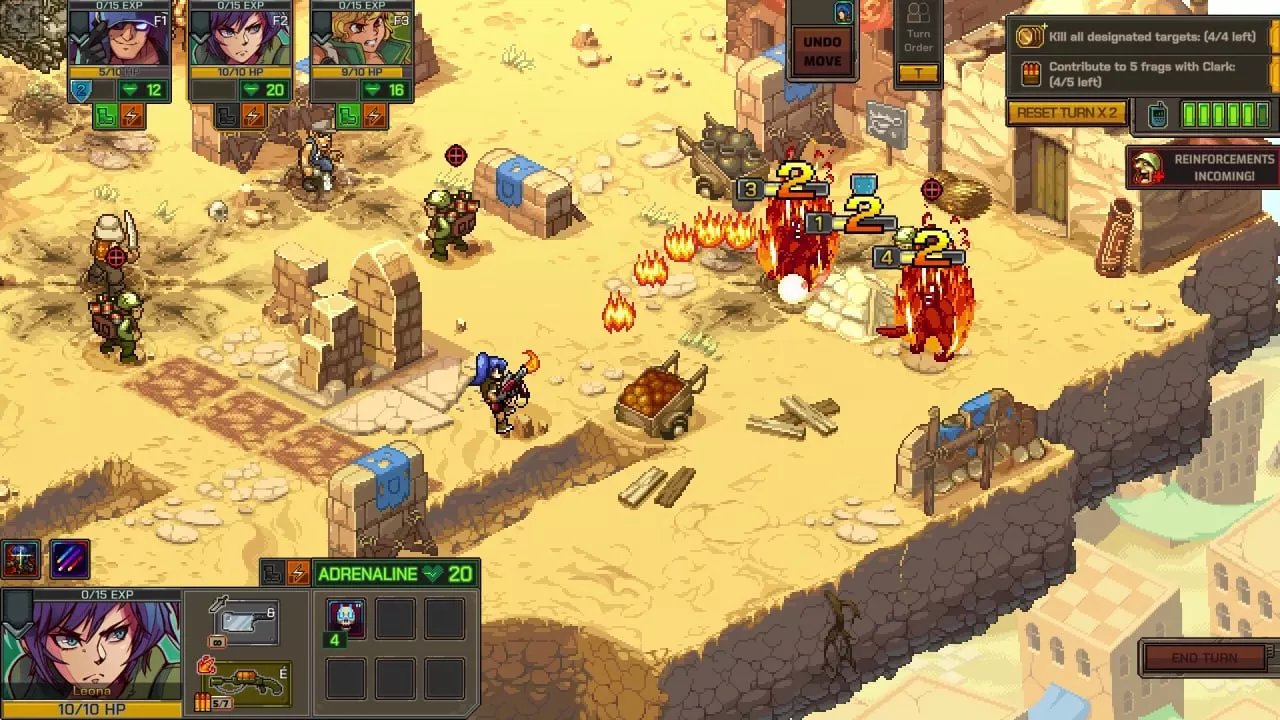Image resolution: width=1280 pixels, height=720 pixels.
Task: Activate the skull ability costing 4 adrenaline
Action: point(345,620)
